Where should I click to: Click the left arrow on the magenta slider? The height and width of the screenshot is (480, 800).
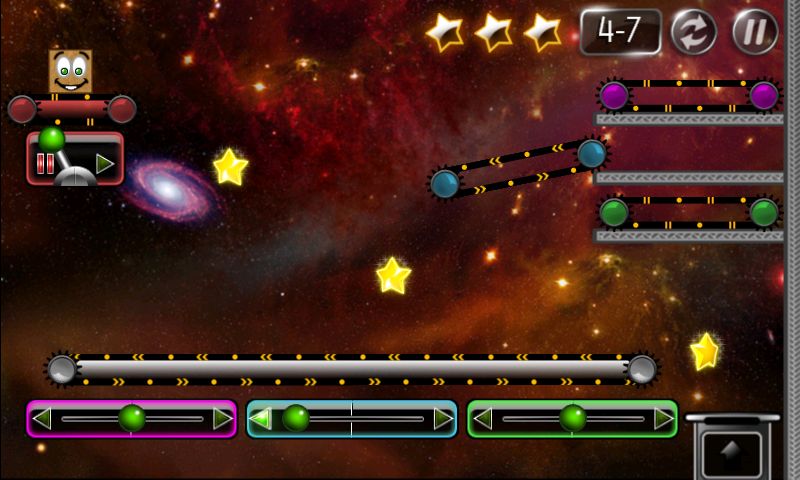(x=42, y=419)
